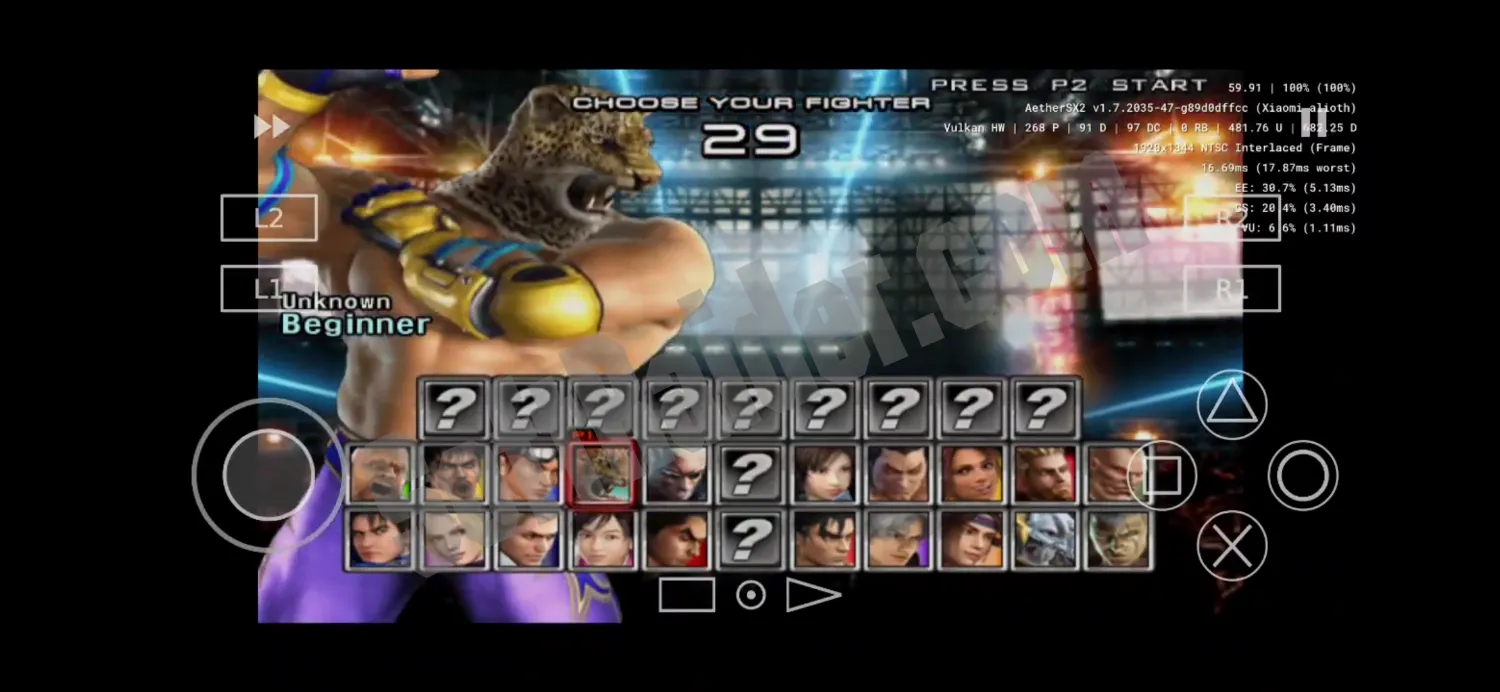Choose Christie Monteiro's portrait
Viewport: 1500px width, 692px height.
point(970,473)
